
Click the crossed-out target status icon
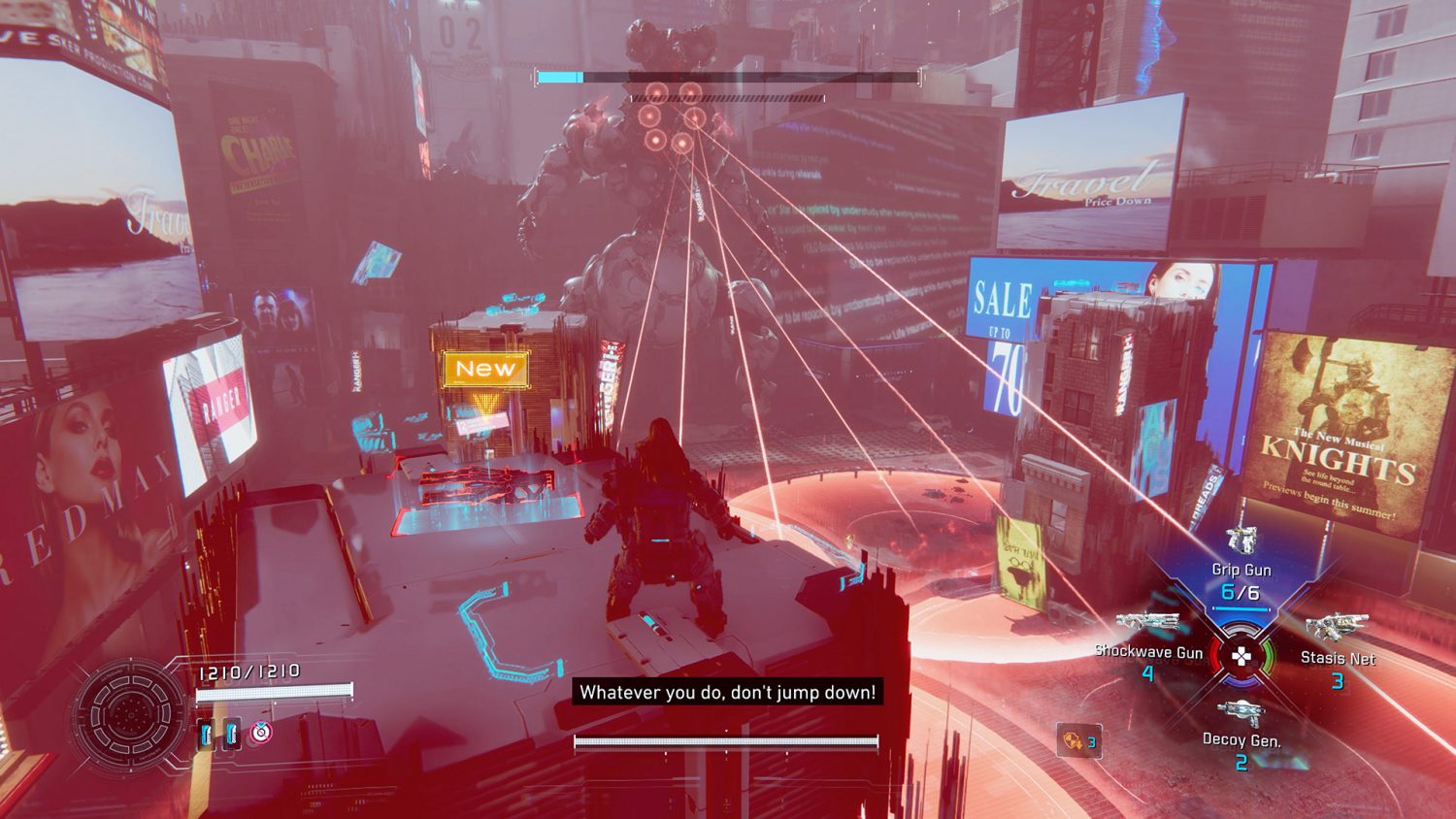pos(260,733)
